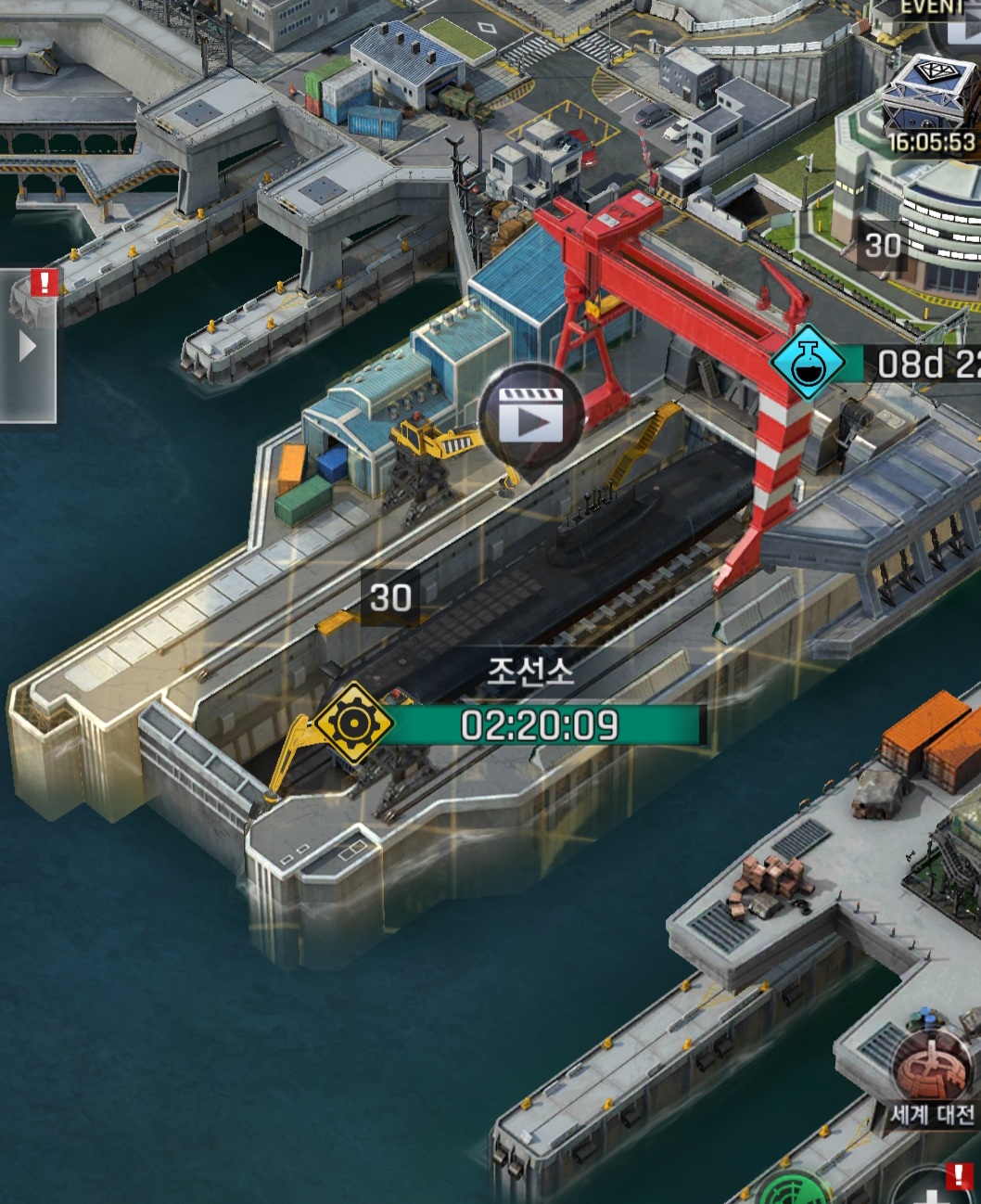981x1204 pixels.
Task: Open the shipyard construction timer bar
Action: (541, 724)
